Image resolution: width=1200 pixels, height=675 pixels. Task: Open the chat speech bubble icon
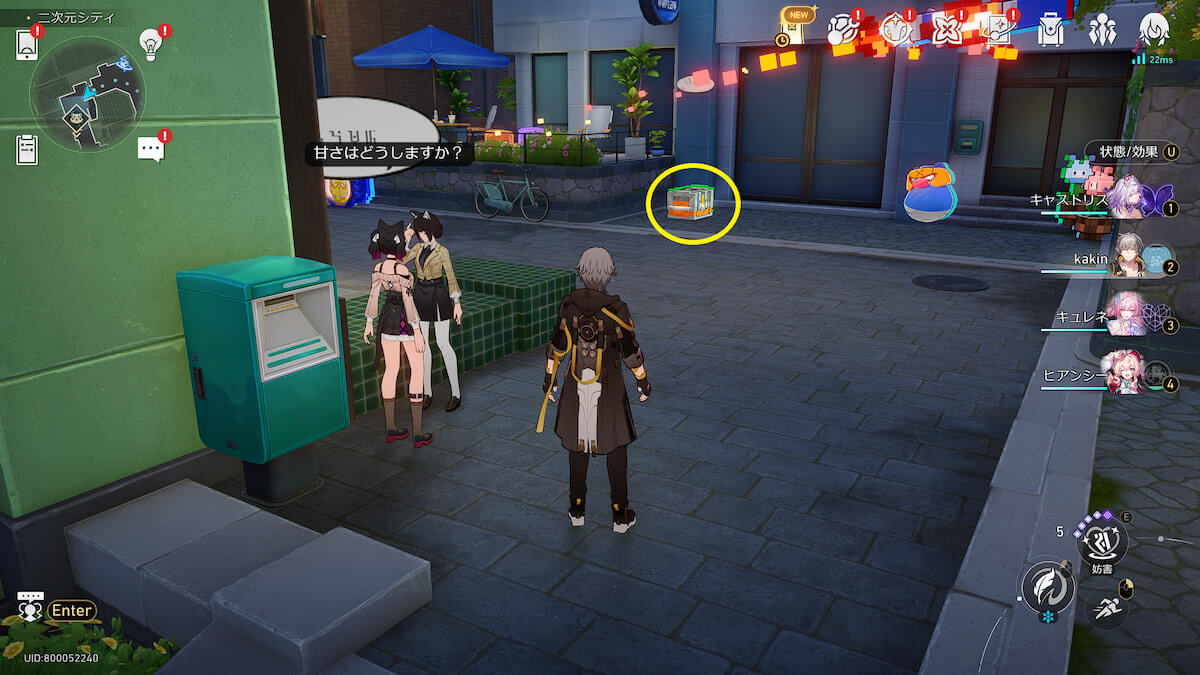(151, 149)
